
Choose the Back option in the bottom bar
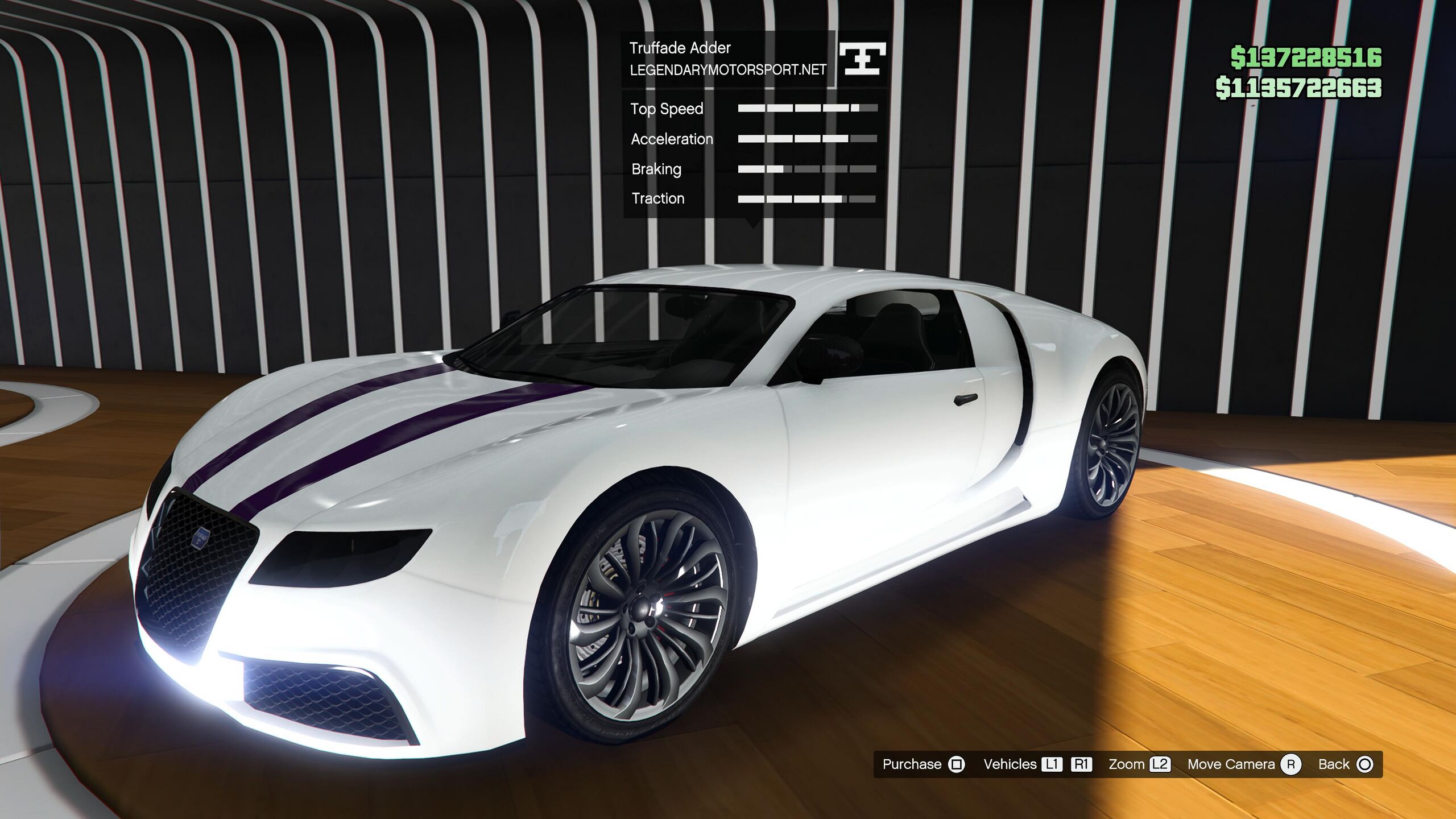[x=1345, y=764]
